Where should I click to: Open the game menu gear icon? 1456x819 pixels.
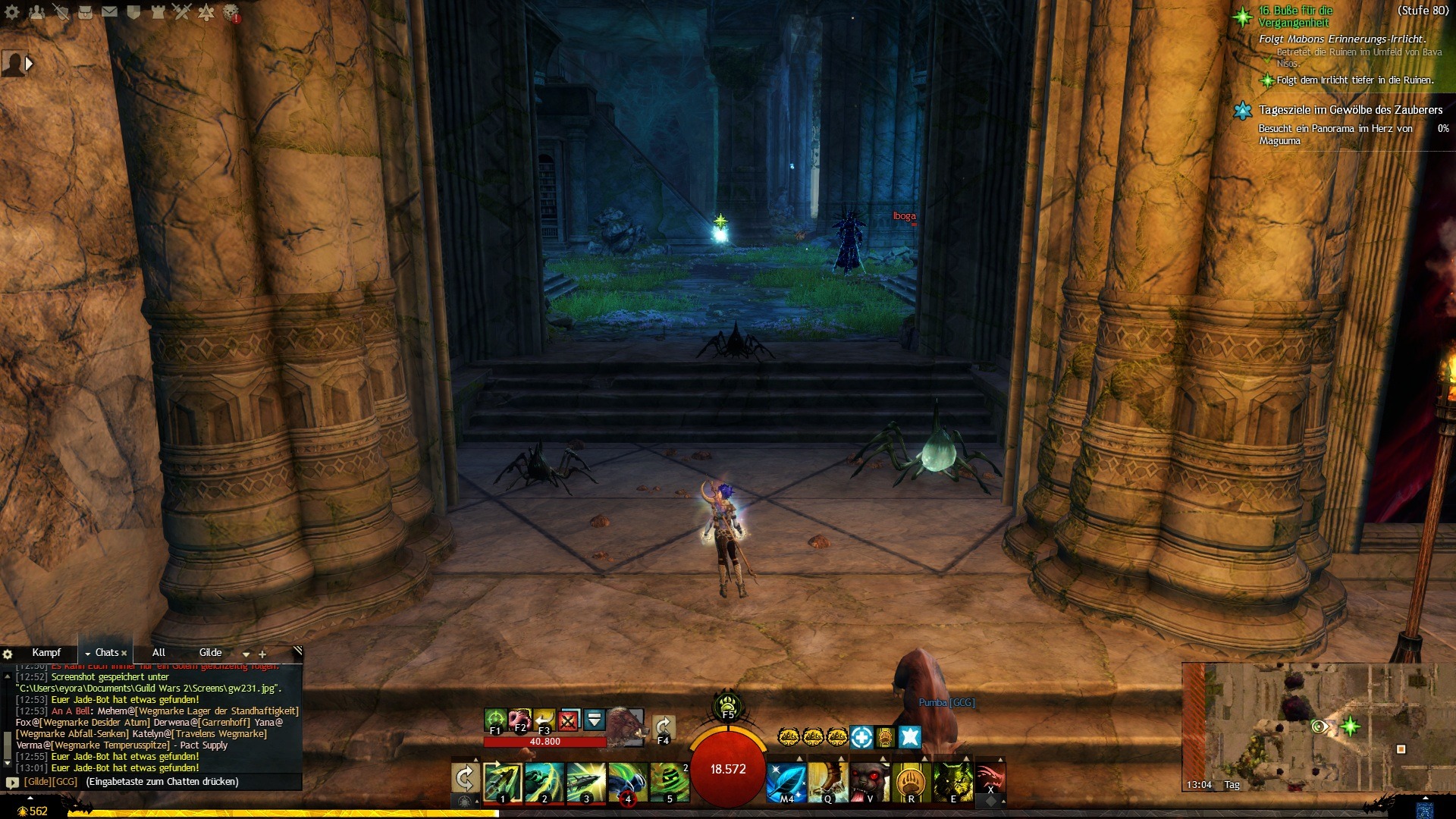(12, 12)
